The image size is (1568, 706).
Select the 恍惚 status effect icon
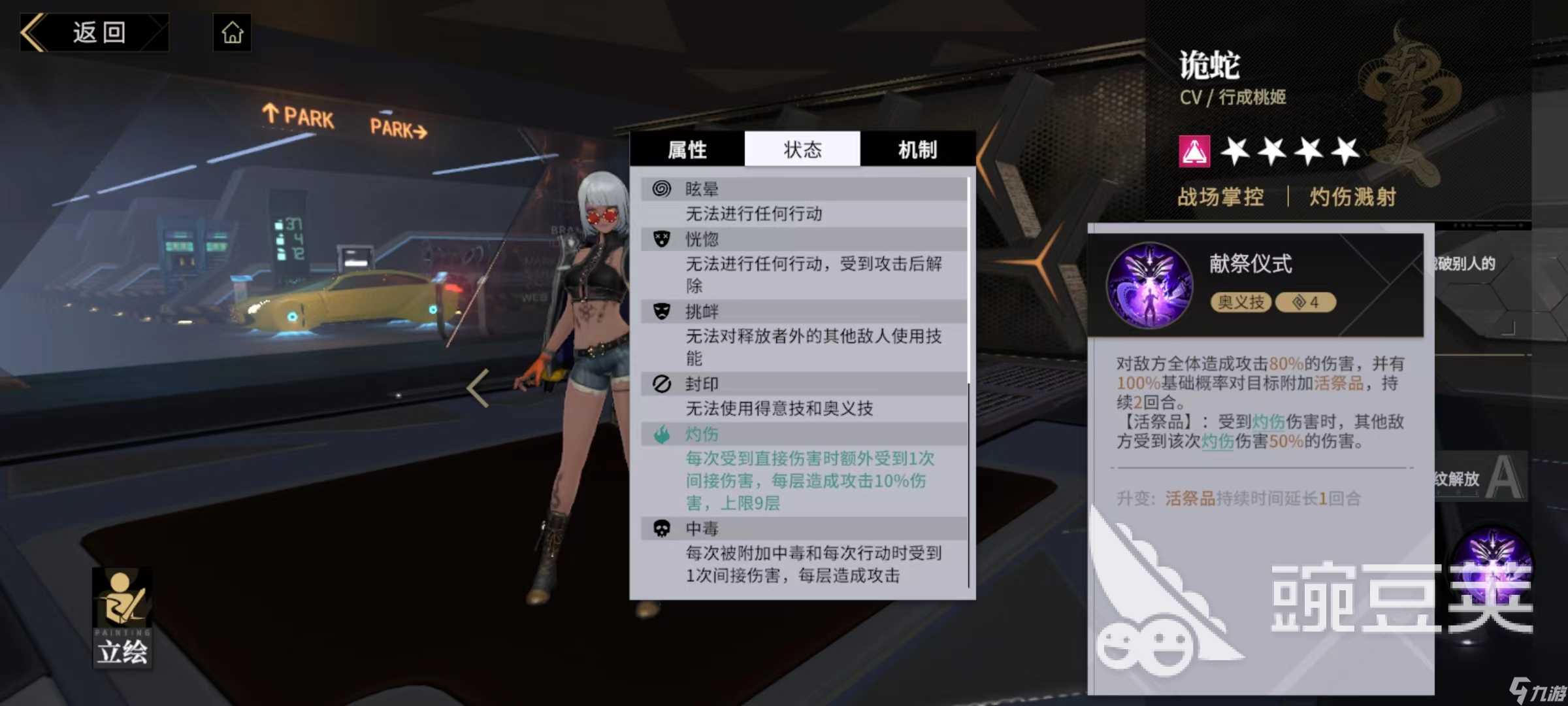pyautogui.click(x=662, y=239)
